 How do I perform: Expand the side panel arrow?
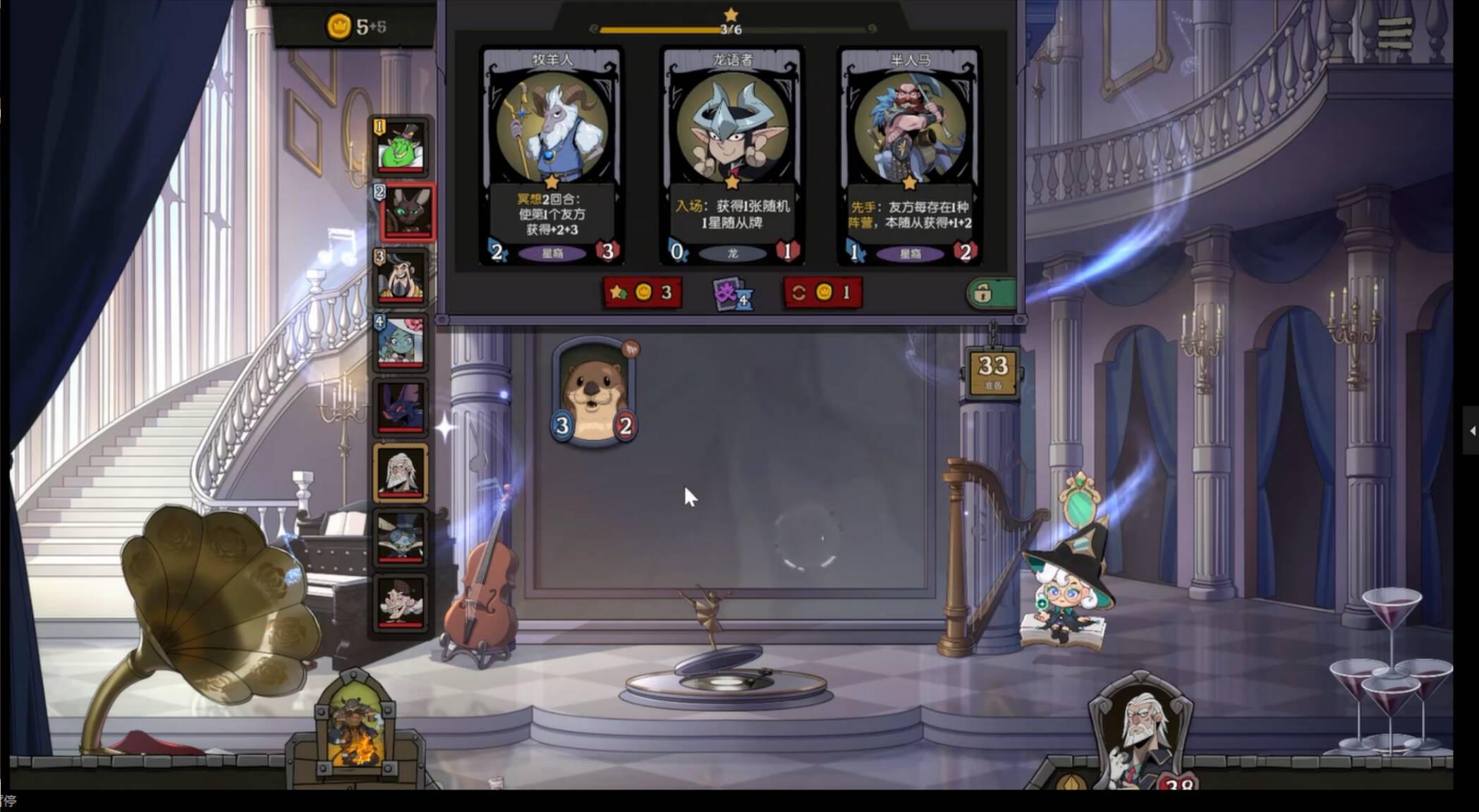[x=1472, y=430]
